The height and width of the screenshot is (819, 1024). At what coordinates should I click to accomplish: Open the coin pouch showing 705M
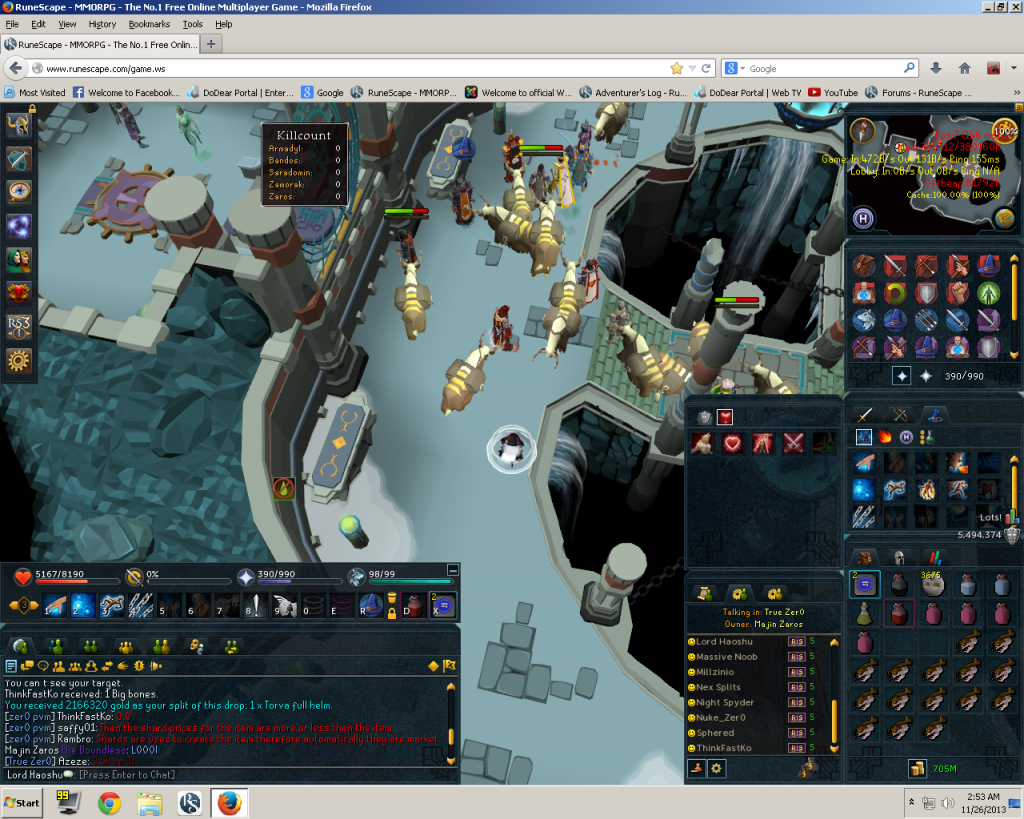pos(916,768)
